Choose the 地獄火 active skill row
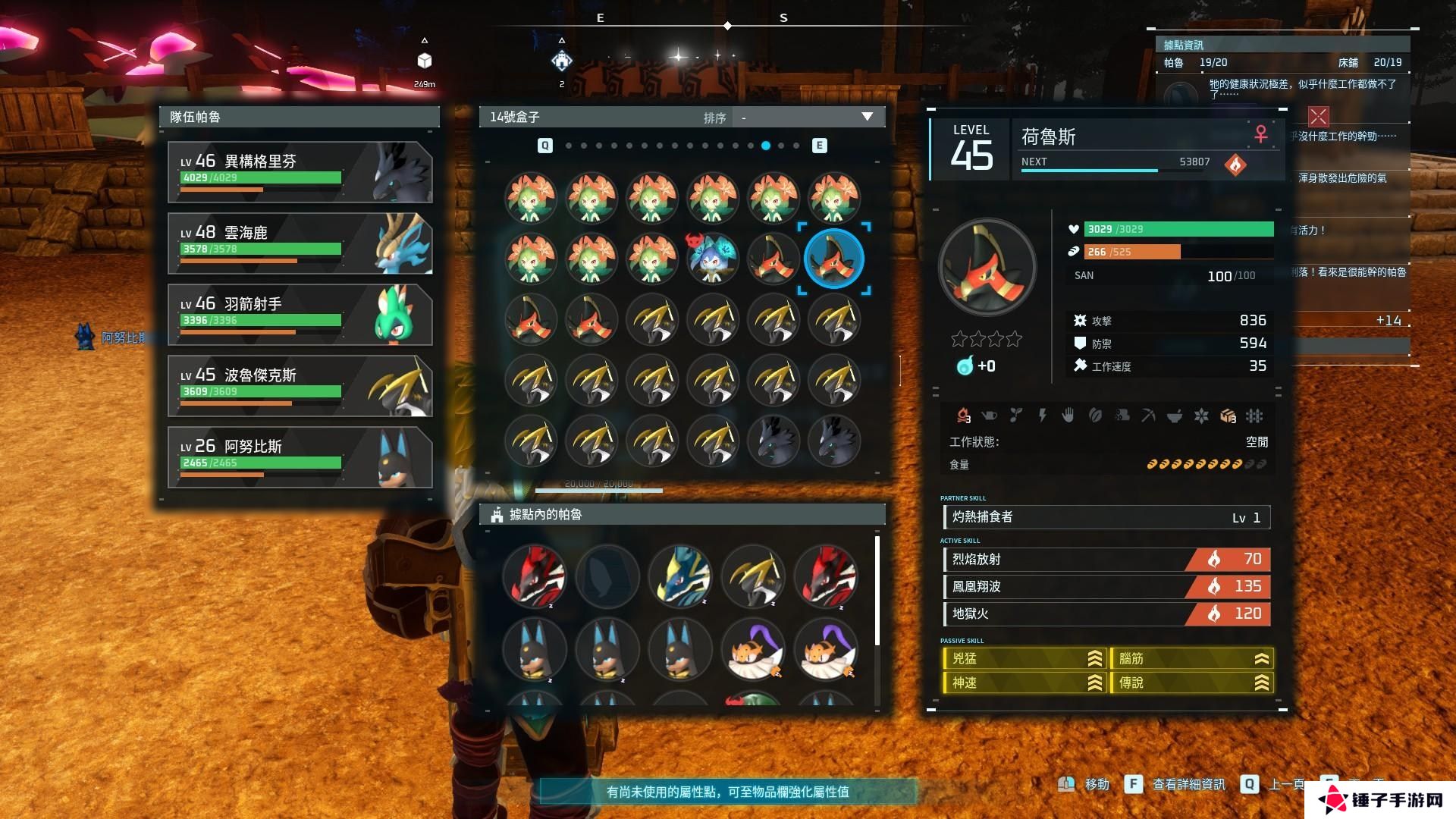This screenshot has width=1456, height=819. coord(1106,614)
